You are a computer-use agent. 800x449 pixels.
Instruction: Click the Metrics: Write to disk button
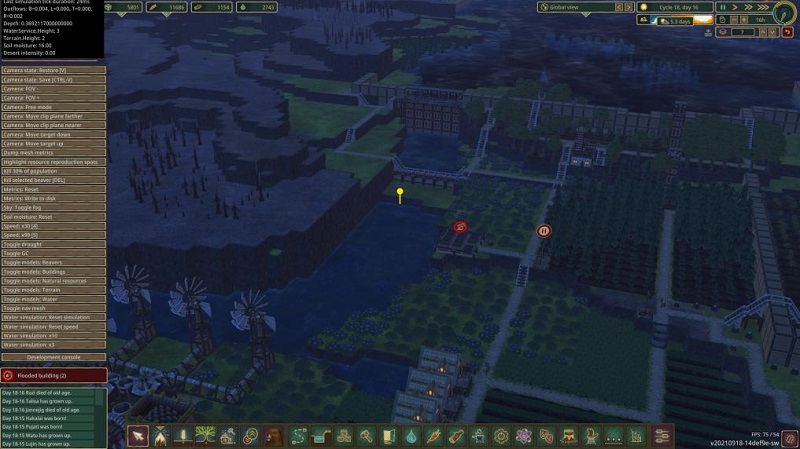coord(54,198)
